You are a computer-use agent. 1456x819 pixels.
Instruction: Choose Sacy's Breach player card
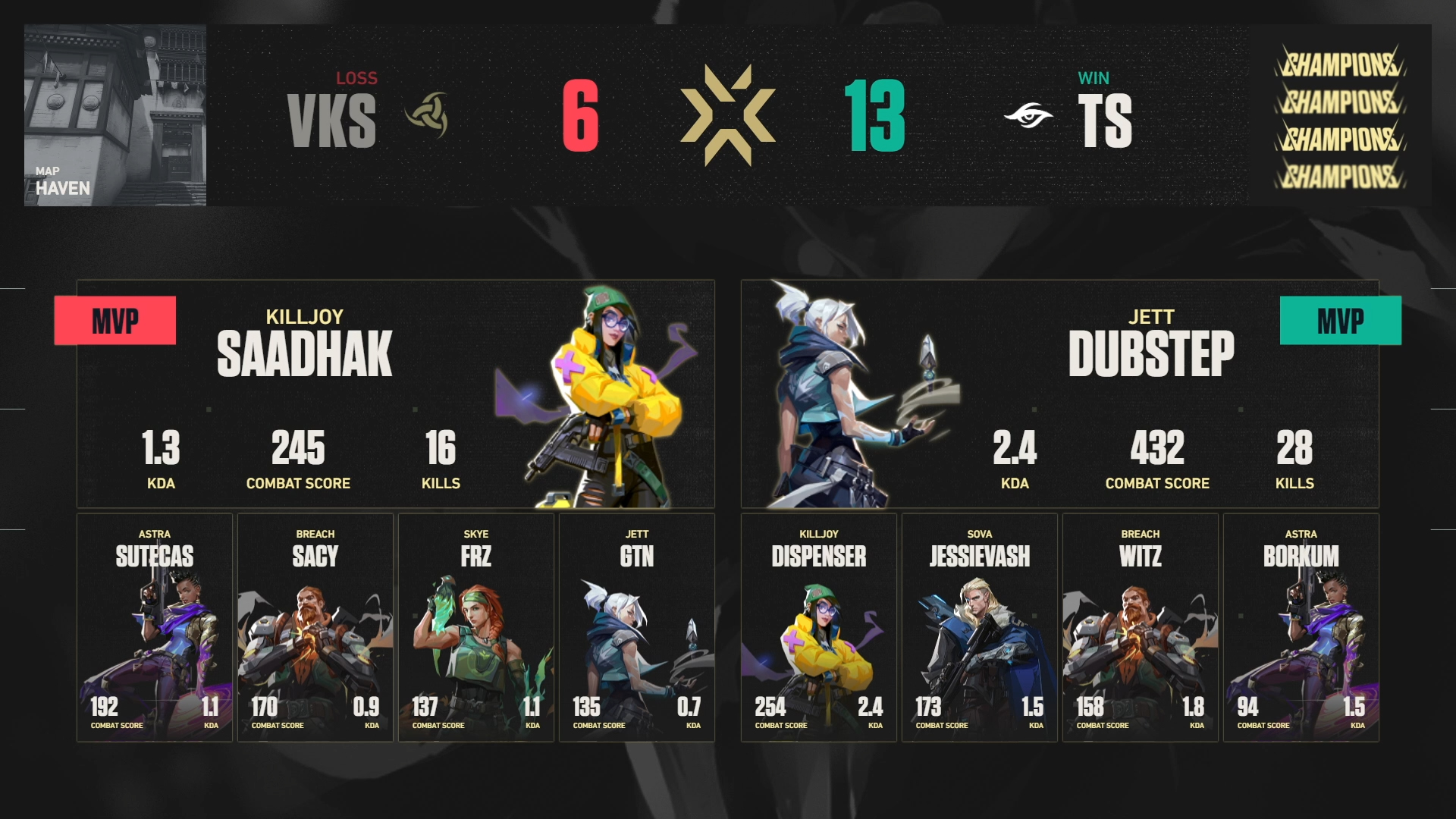pyautogui.click(x=315, y=627)
